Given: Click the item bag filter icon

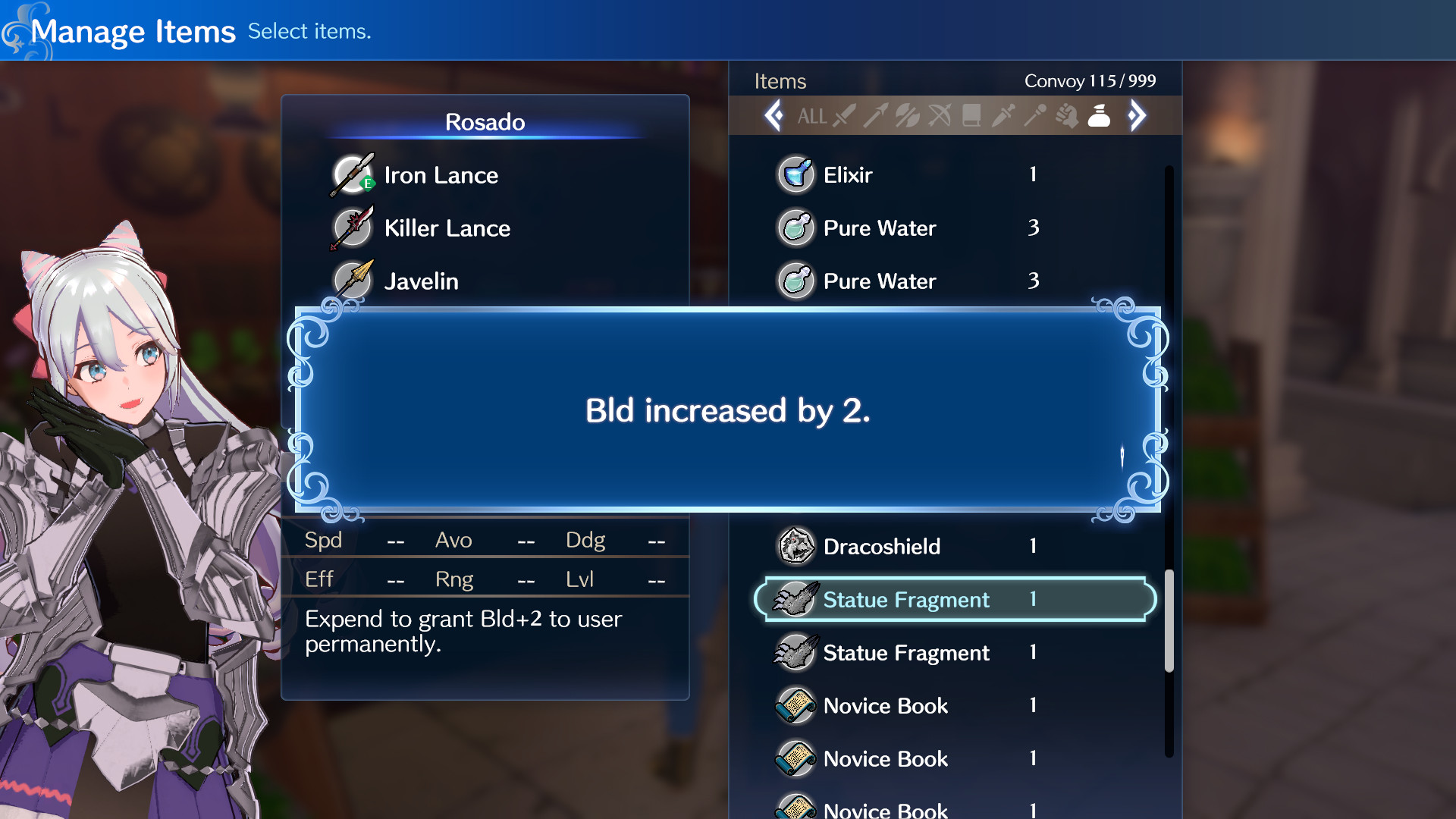Looking at the screenshot, I should coord(1099,116).
